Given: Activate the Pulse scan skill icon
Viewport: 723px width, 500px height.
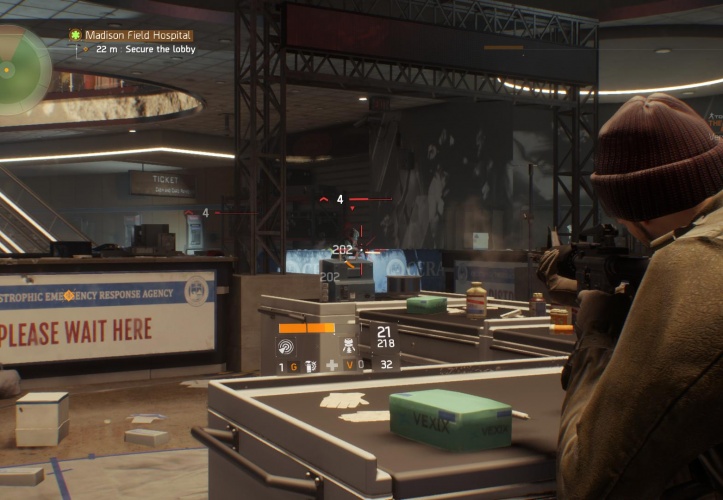Looking at the screenshot, I should click(x=286, y=346).
